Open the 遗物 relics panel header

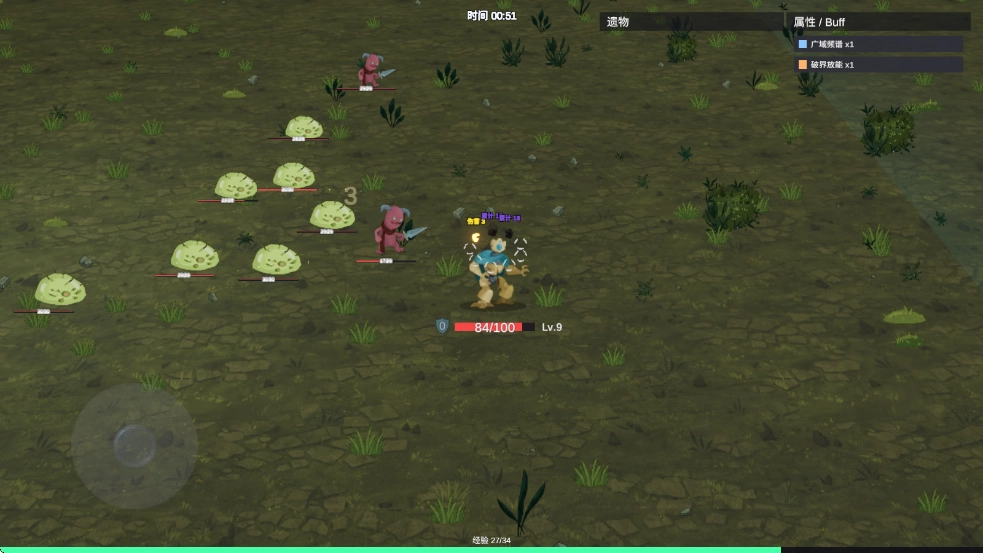pyautogui.click(x=690, y=21)
